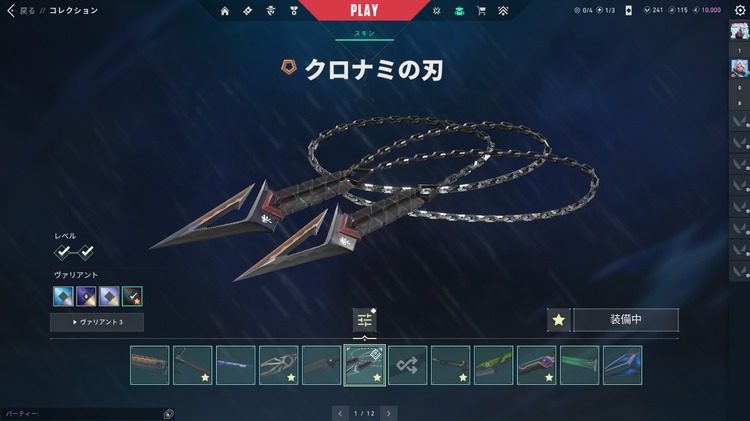Pick the first wooden melee skin thumbnail

coord(149,365)
